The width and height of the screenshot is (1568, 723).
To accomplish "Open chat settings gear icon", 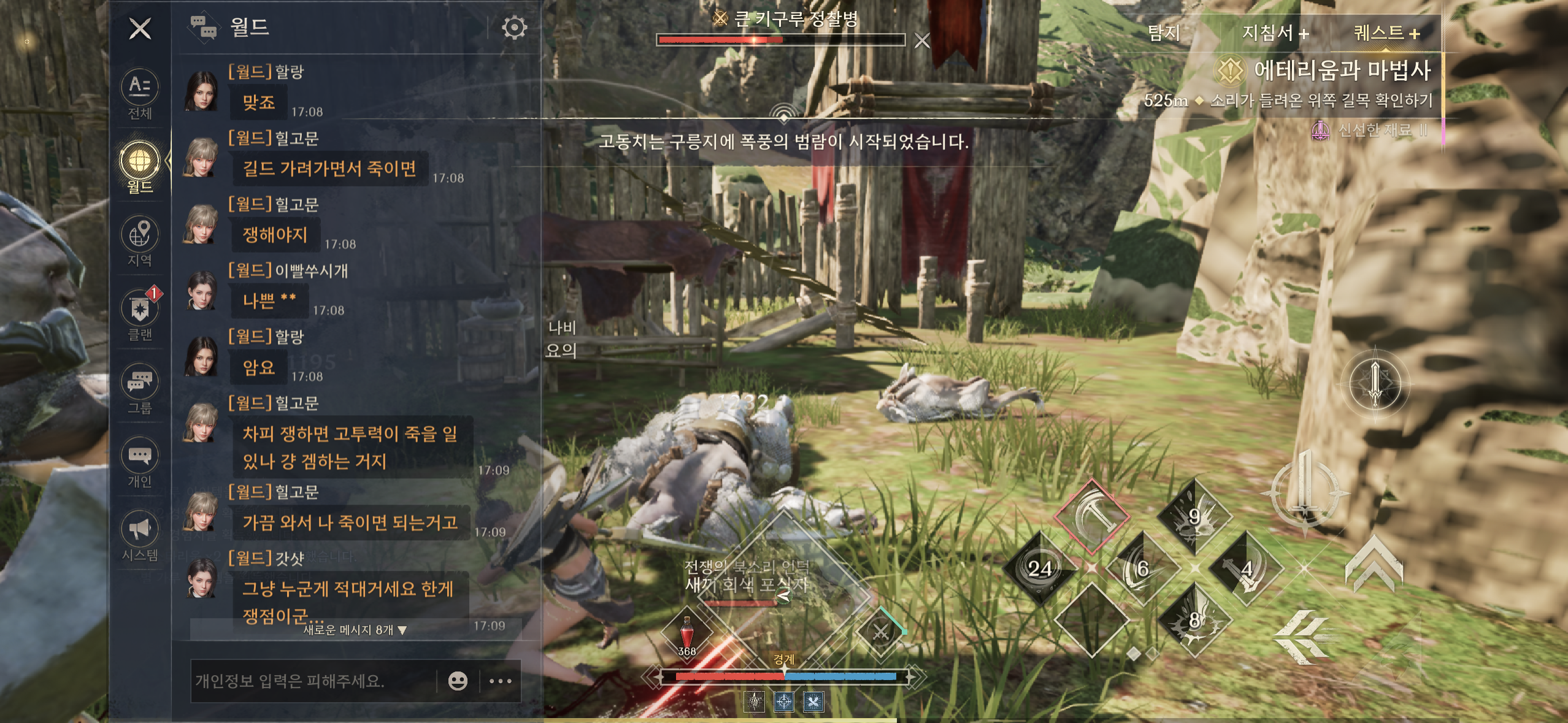I will click(x=514, y=28).
